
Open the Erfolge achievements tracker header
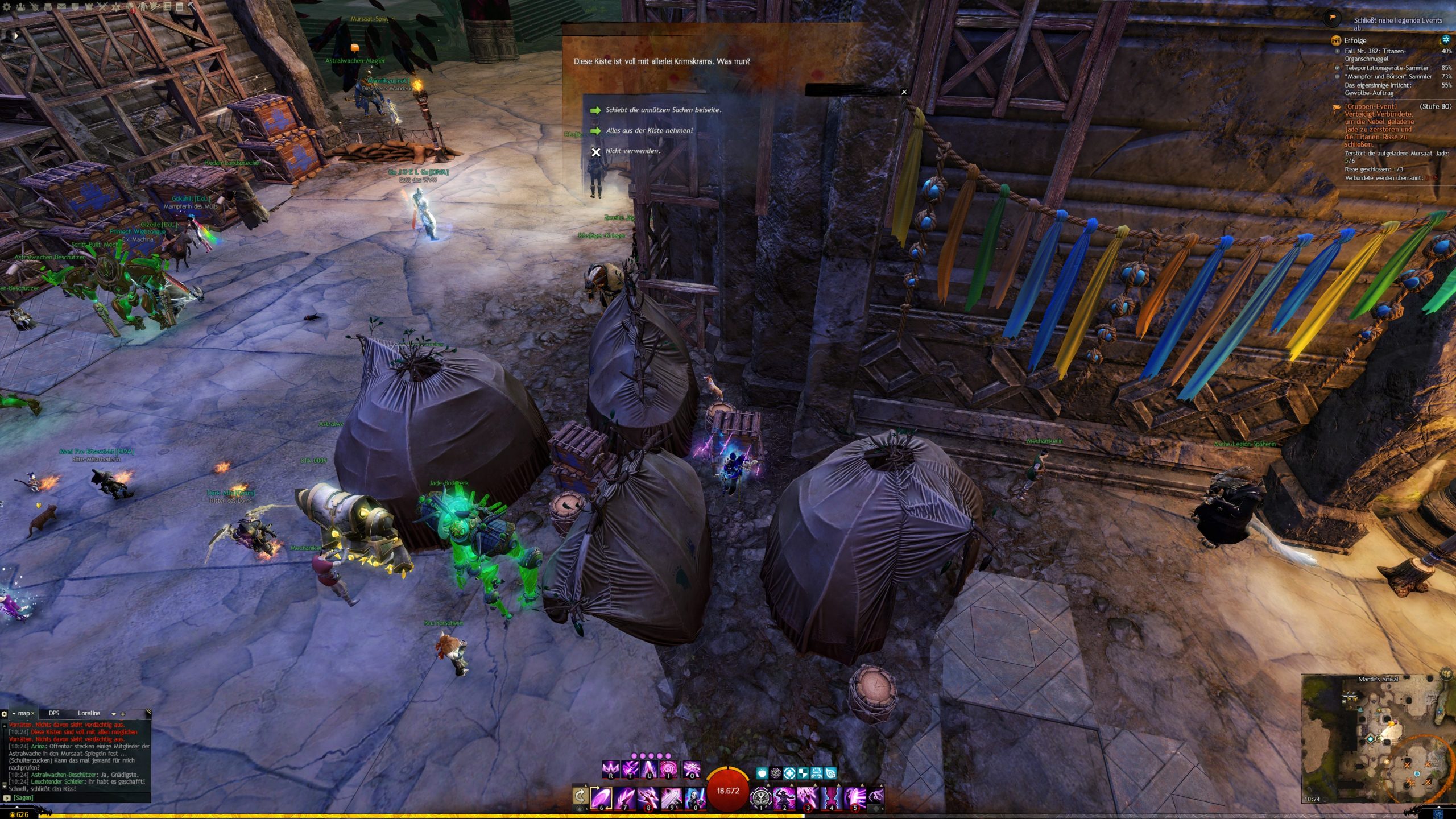click(1355, 40)
